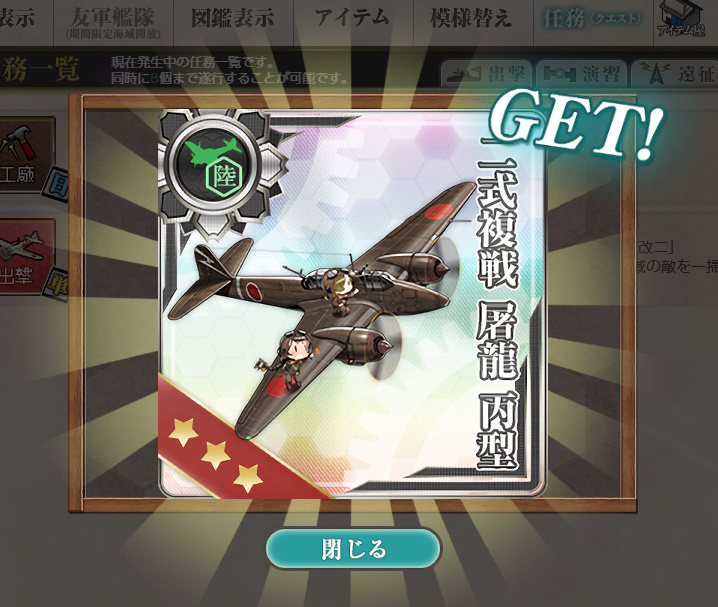This screenshot has height=607, width=718.
Task: Open the 任務 (クエスト) menu
Action: pyautogui.click(x=592, y=20)
